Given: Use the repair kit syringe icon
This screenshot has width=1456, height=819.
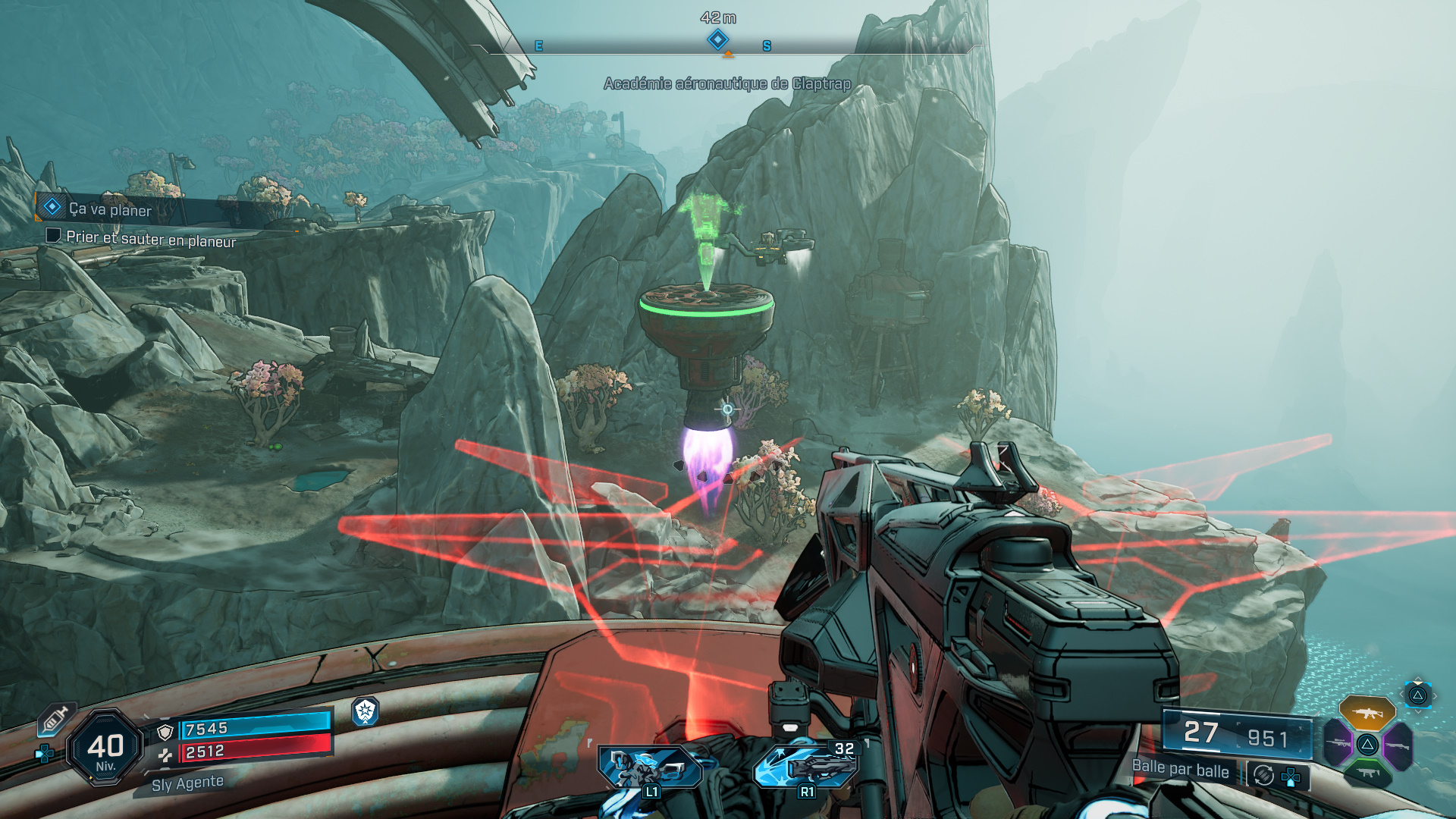Looking at the screenshot, I should pos(56,719).
